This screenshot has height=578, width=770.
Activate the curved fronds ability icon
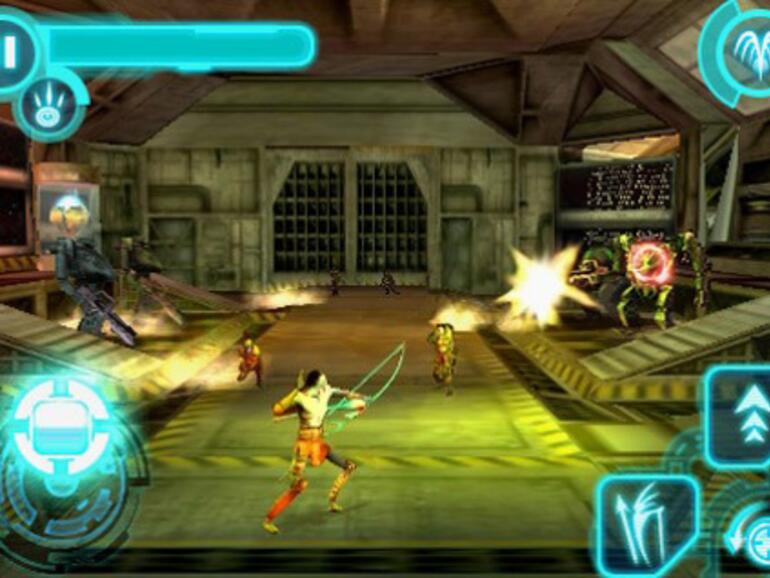(x=742, y=45)
